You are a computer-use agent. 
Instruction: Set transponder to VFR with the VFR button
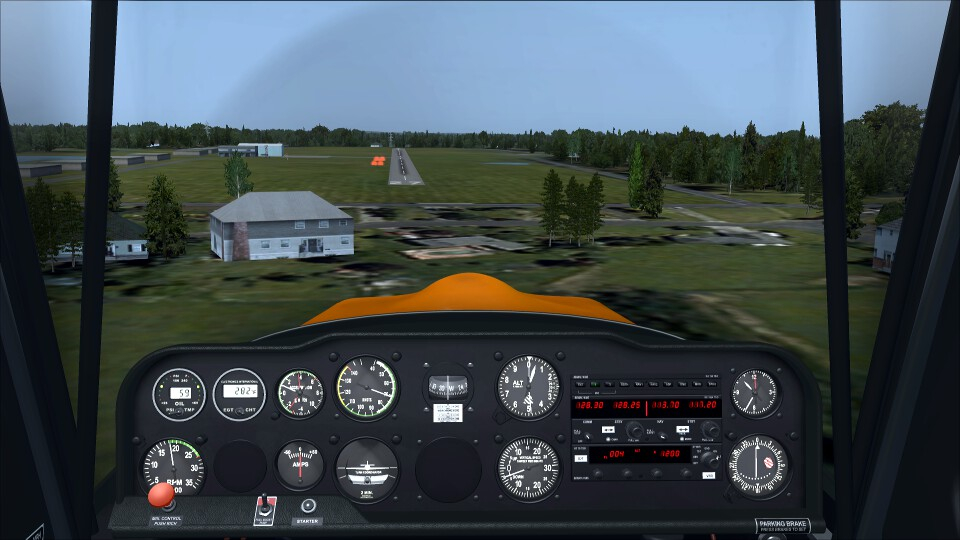coord(709,474)
